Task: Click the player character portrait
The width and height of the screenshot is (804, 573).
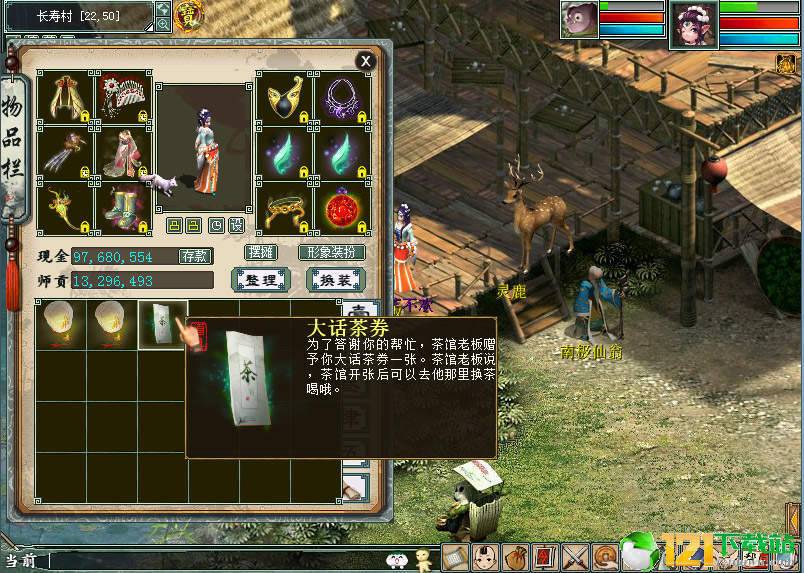Action: click(693, 22)
